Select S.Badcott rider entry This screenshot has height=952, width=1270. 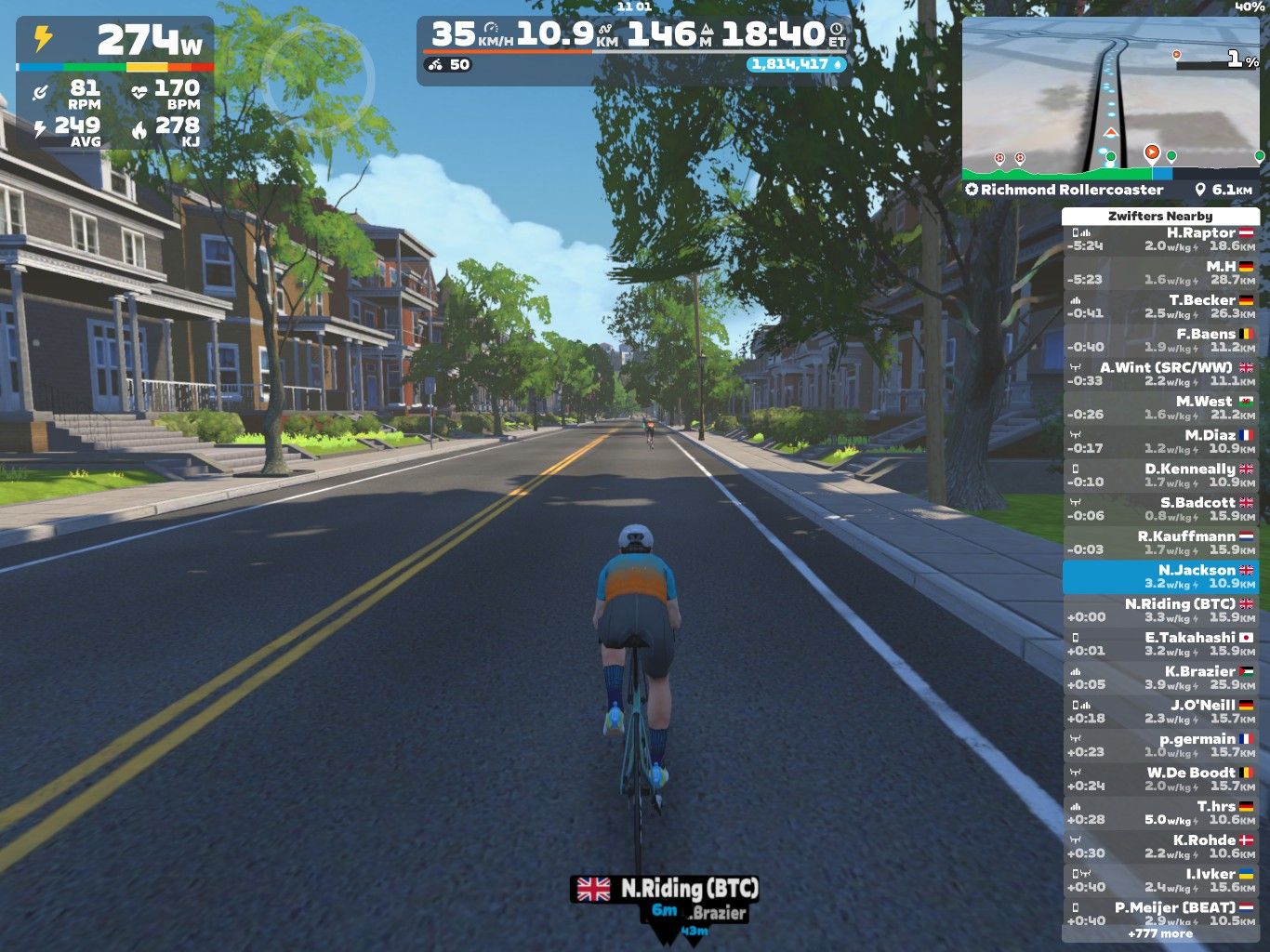point(1160,509)
